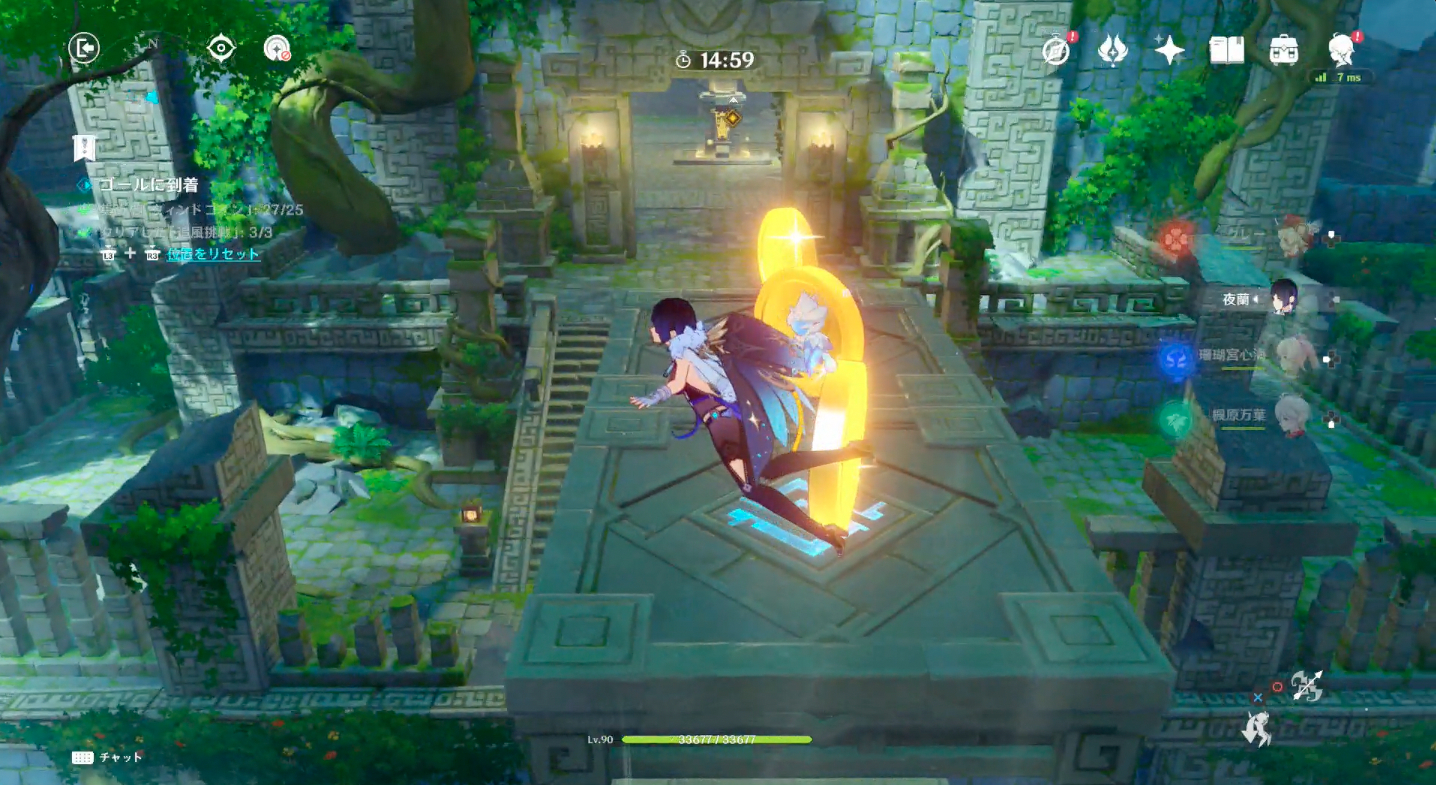Open the Battle Pass wings icon

point(1112,48)
